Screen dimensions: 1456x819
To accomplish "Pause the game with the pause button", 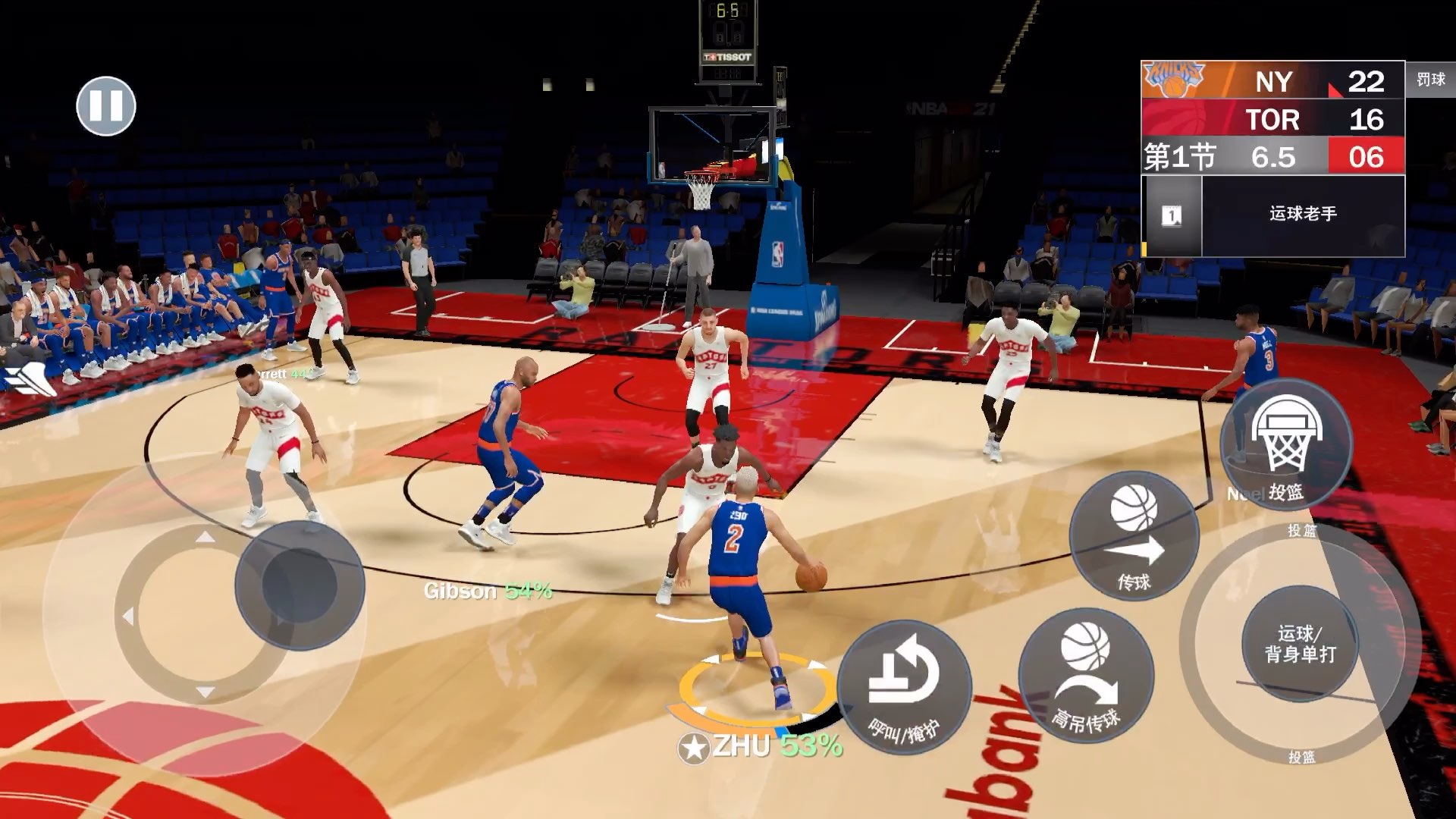I will tap(106, 106).
